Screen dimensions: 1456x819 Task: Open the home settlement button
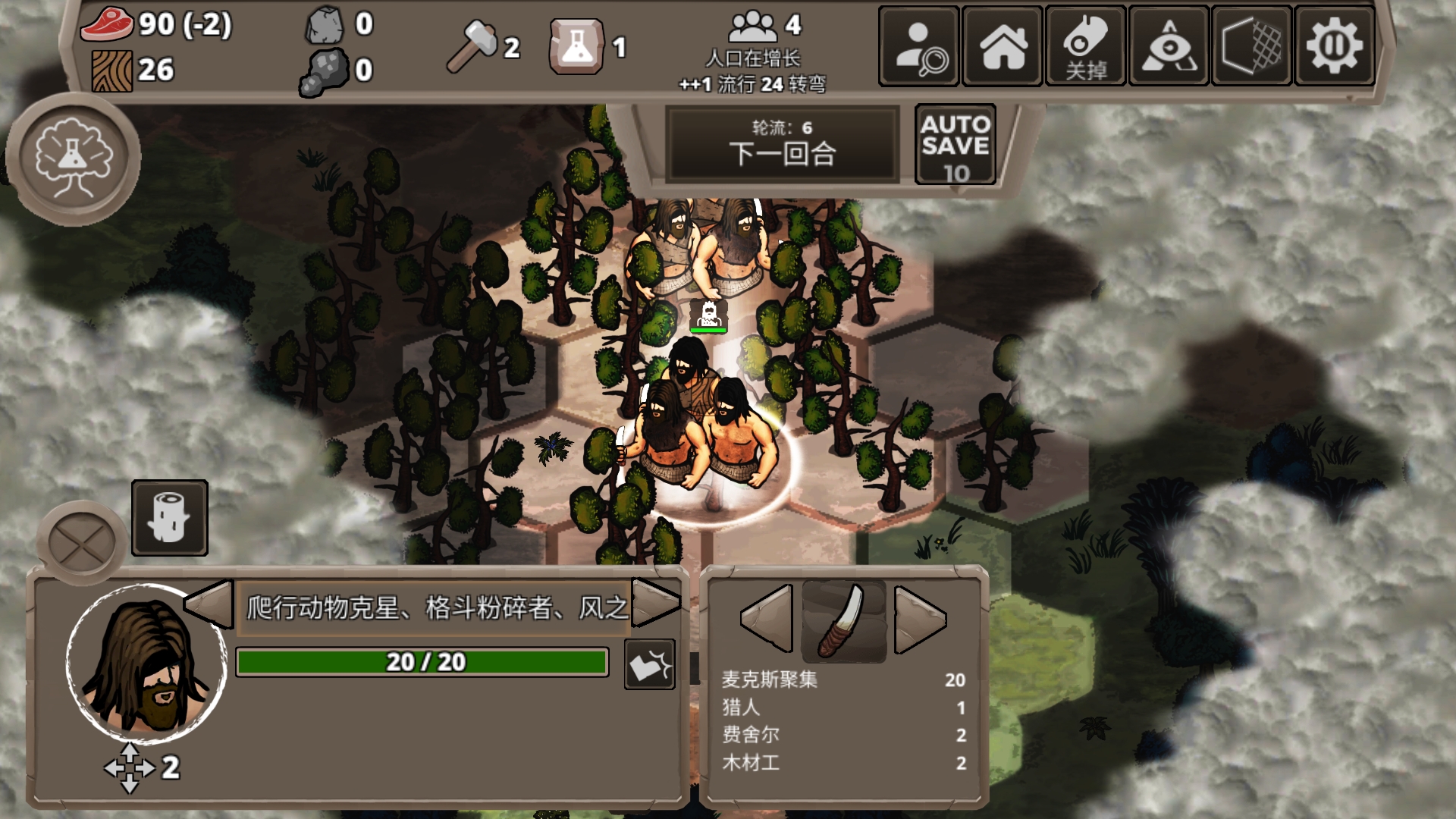1003,47
